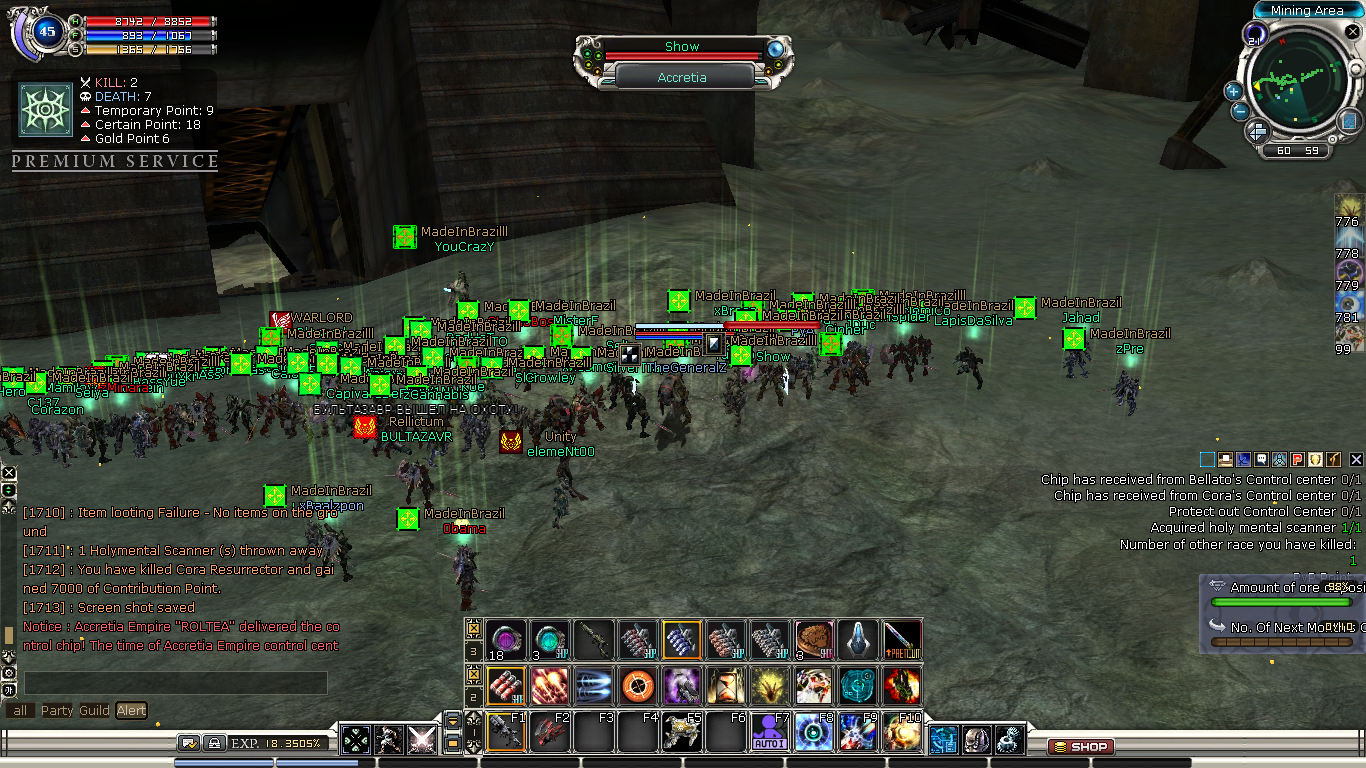
Task: Open the blue map icon beside the minimap
Action: click(1349, 120)
